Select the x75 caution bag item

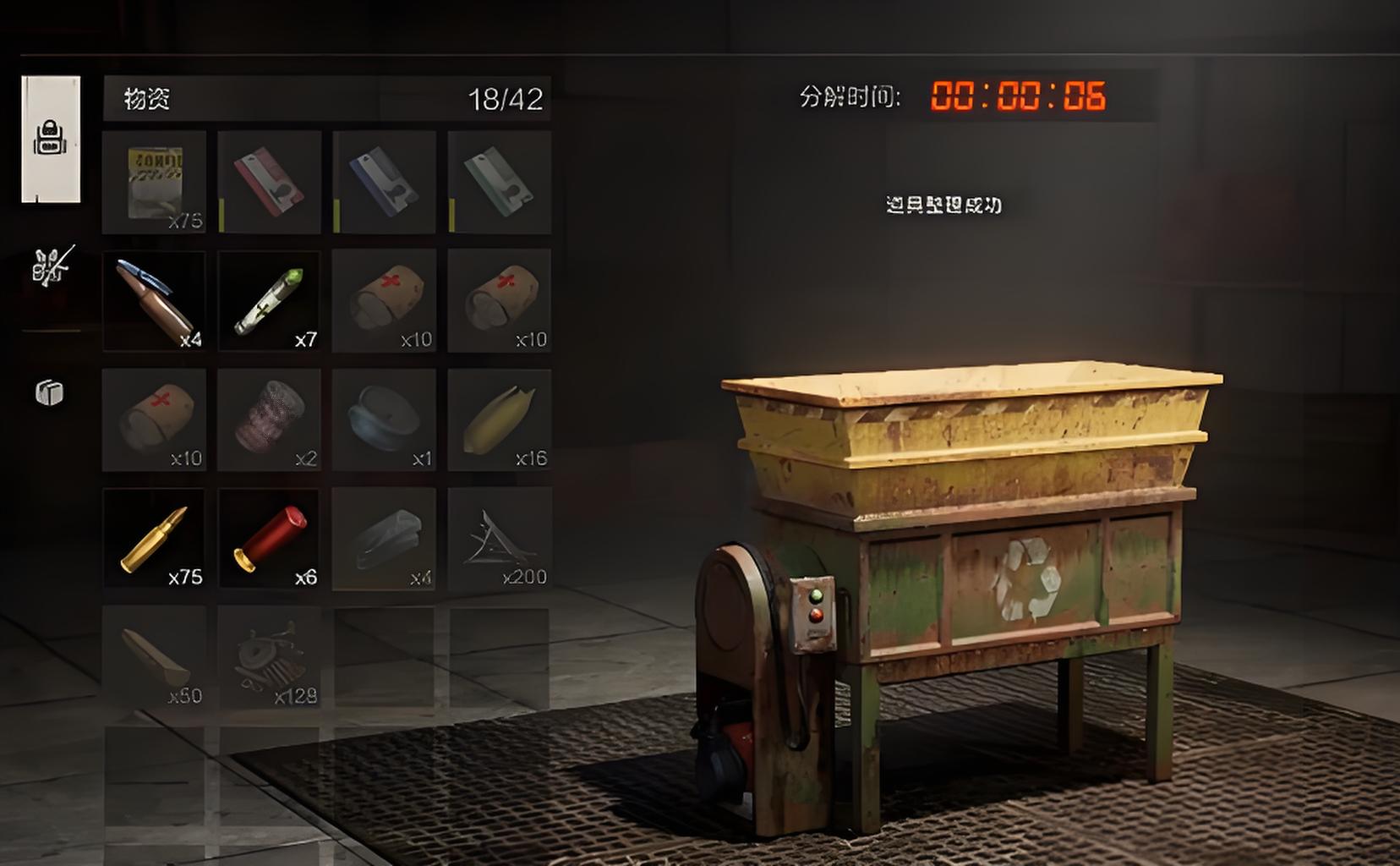coord(154,182)
